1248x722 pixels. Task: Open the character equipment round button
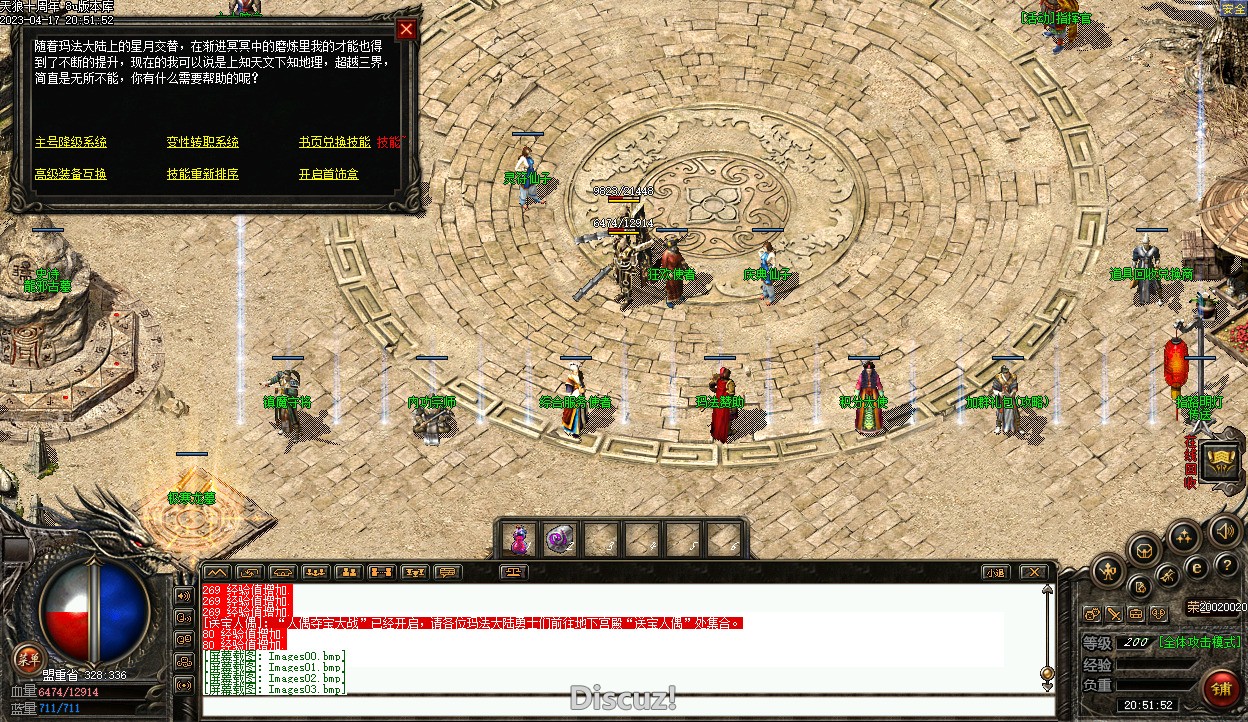(1107, 572)
